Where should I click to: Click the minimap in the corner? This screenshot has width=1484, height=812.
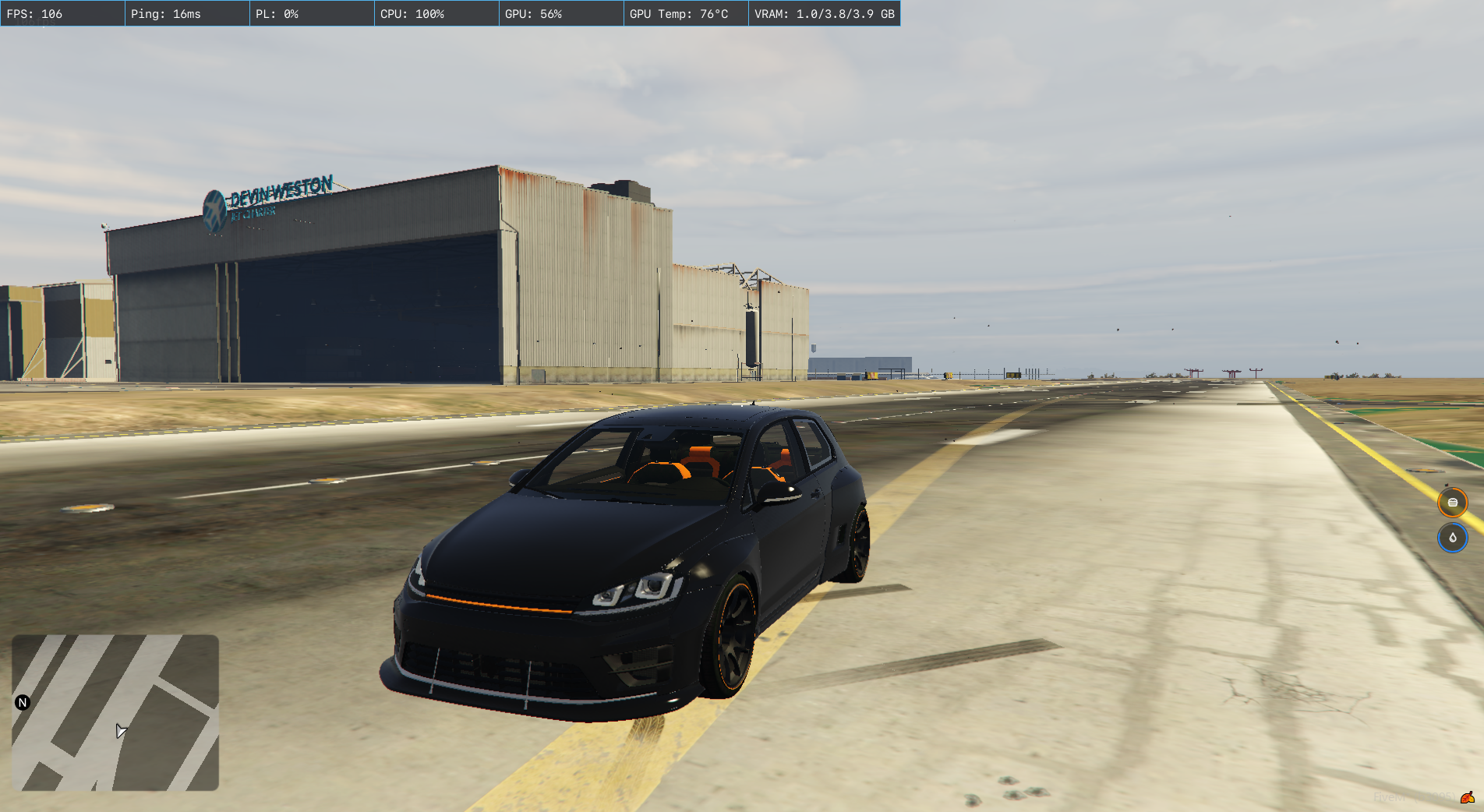click(115, 712)
